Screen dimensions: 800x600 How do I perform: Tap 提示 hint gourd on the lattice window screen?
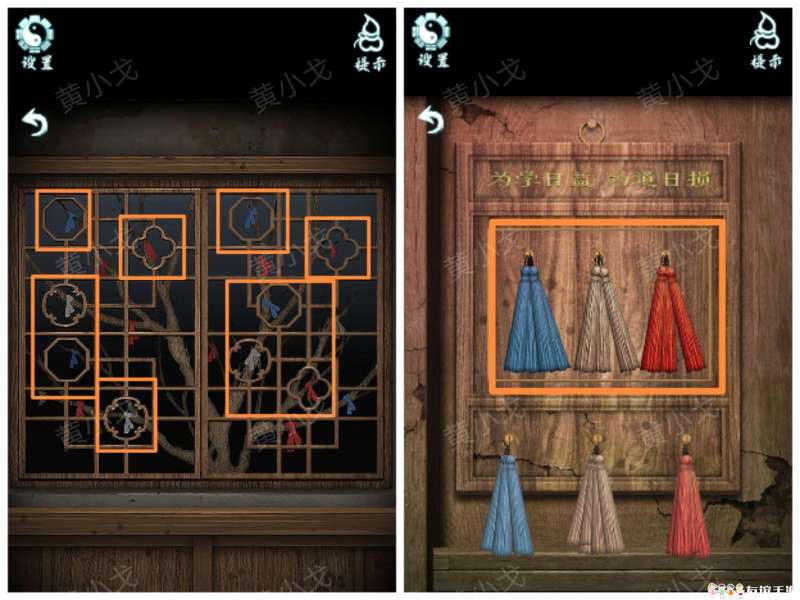click(370, 43)
